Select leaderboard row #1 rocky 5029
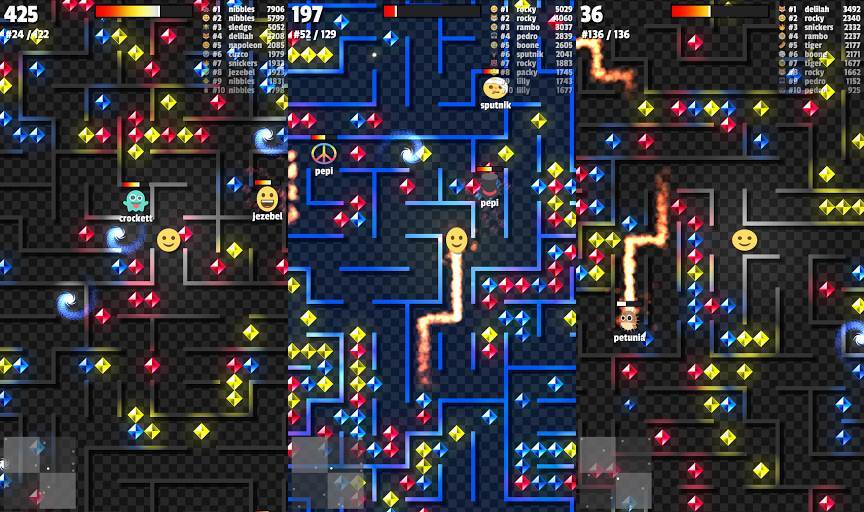This screenshot has height=512, width=864. (531, 9)
